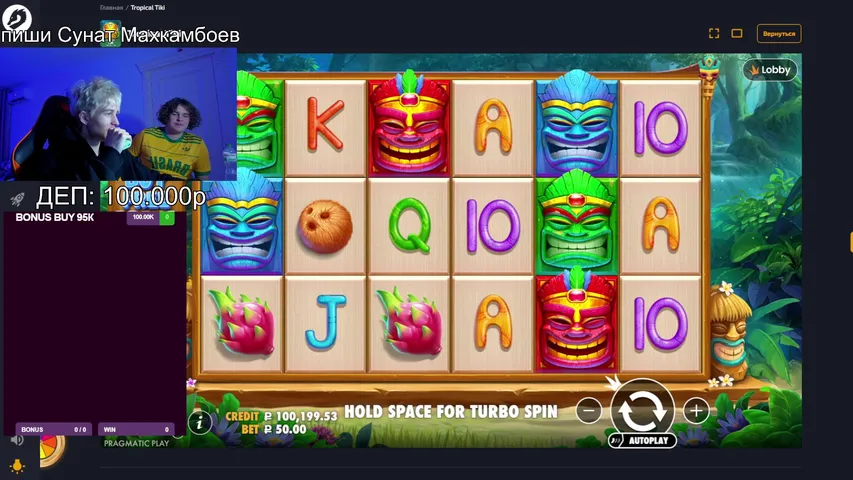
Task: Open the Autoplay settings
Action: pyautogui.click(x=642, y=440)
